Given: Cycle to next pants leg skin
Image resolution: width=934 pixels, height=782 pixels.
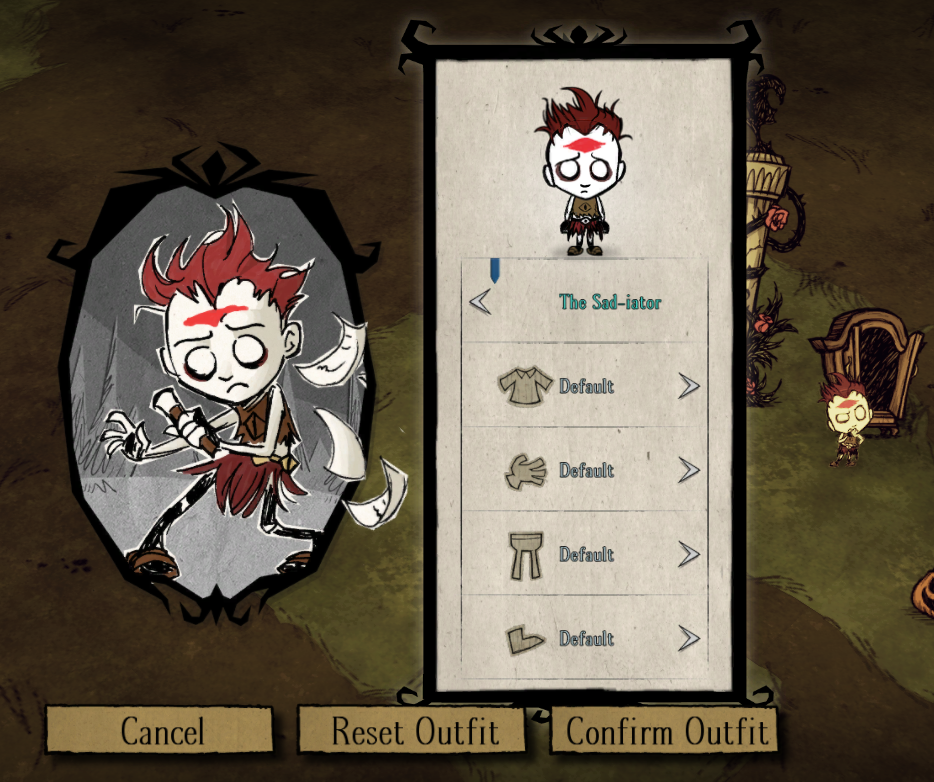Looking at the screenshot, I should click(x=688, y=554).
